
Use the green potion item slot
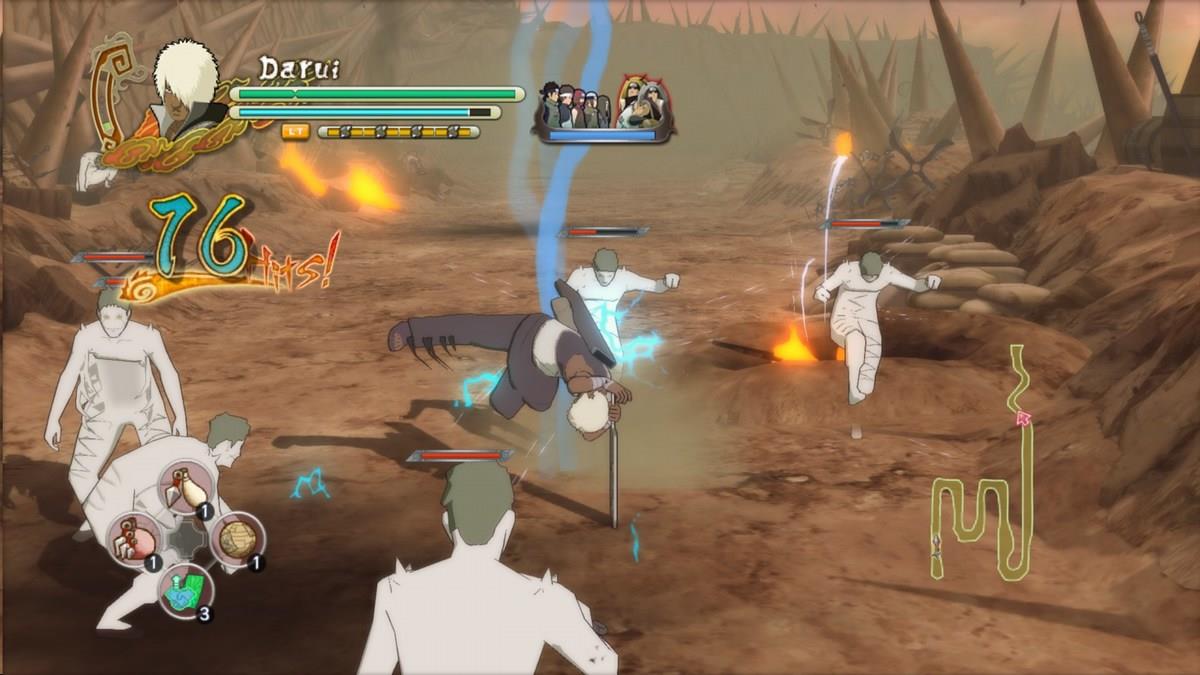click(x=186, y=592)
